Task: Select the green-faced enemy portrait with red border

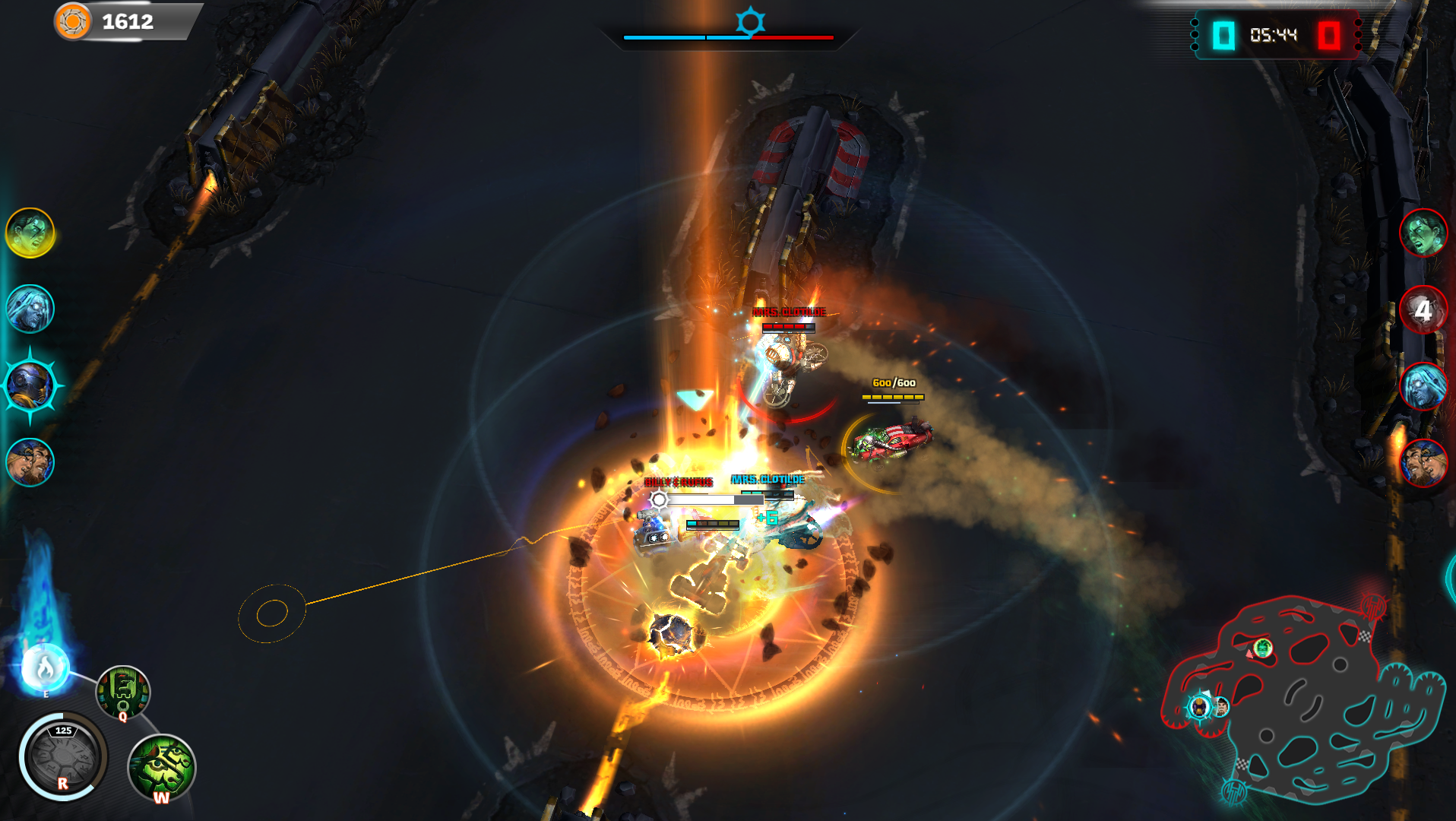Action: click(1423, 233)
